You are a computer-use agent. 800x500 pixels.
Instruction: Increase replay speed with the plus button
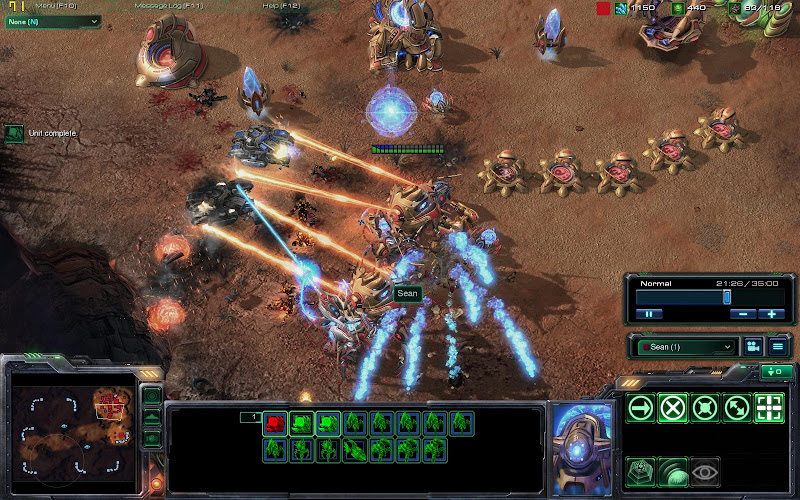click(770, 313)
